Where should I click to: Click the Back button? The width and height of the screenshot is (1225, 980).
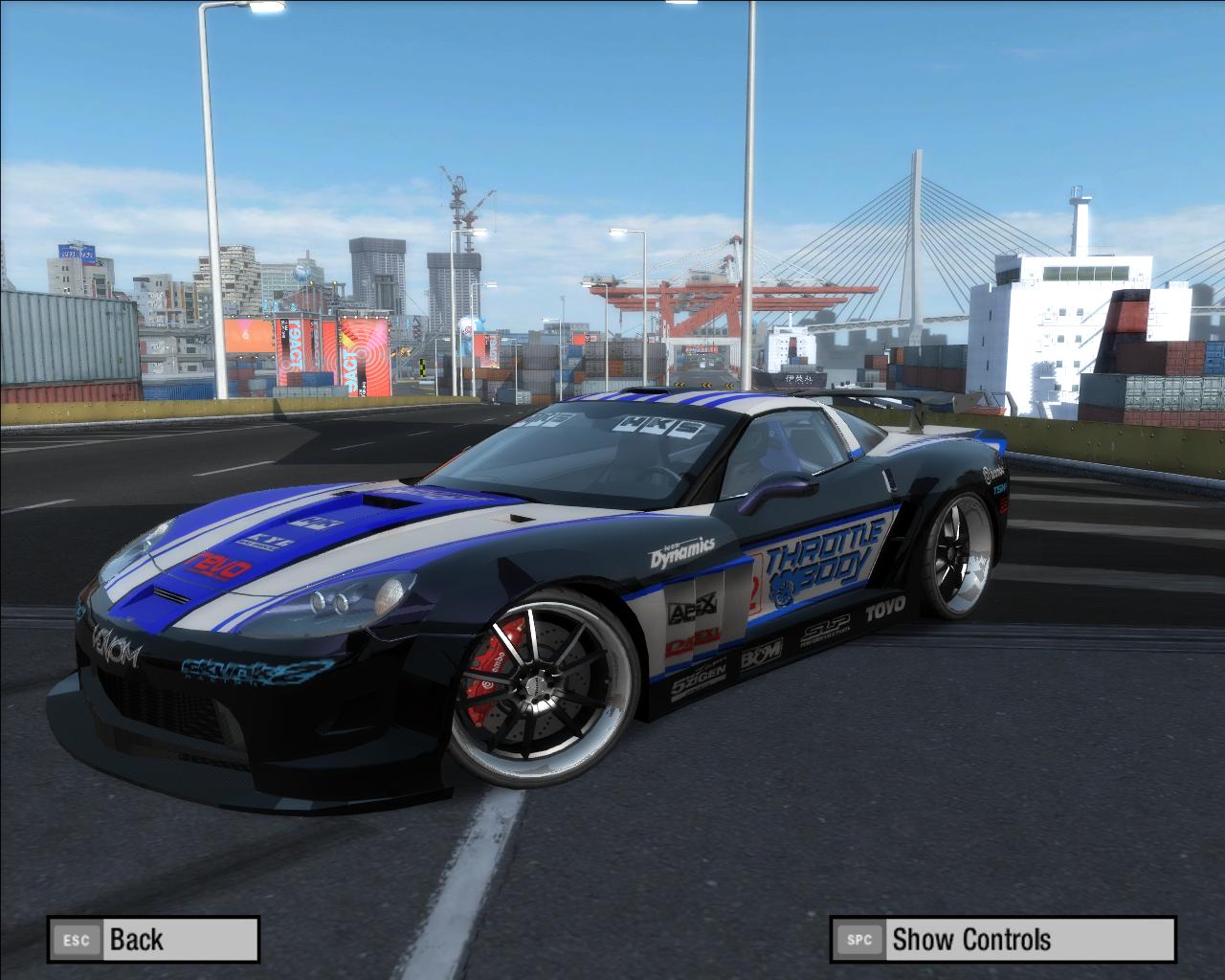(153, 939)
